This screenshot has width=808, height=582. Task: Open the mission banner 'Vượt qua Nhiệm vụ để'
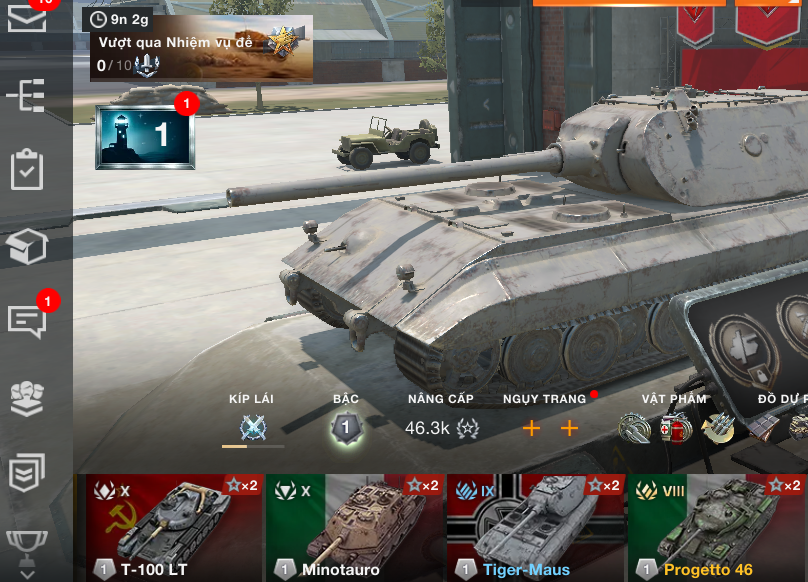coord(201,48)
